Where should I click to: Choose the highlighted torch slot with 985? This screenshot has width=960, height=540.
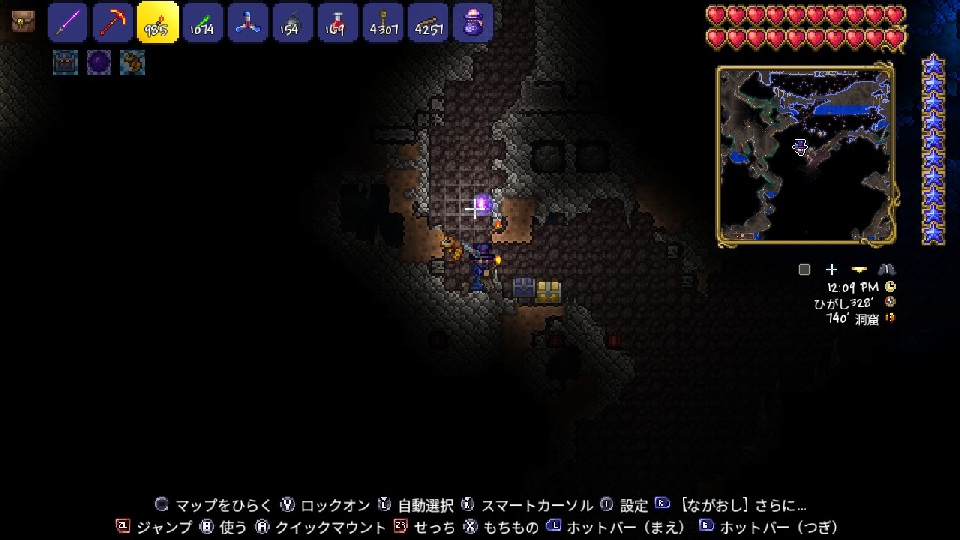pos(158,22)
